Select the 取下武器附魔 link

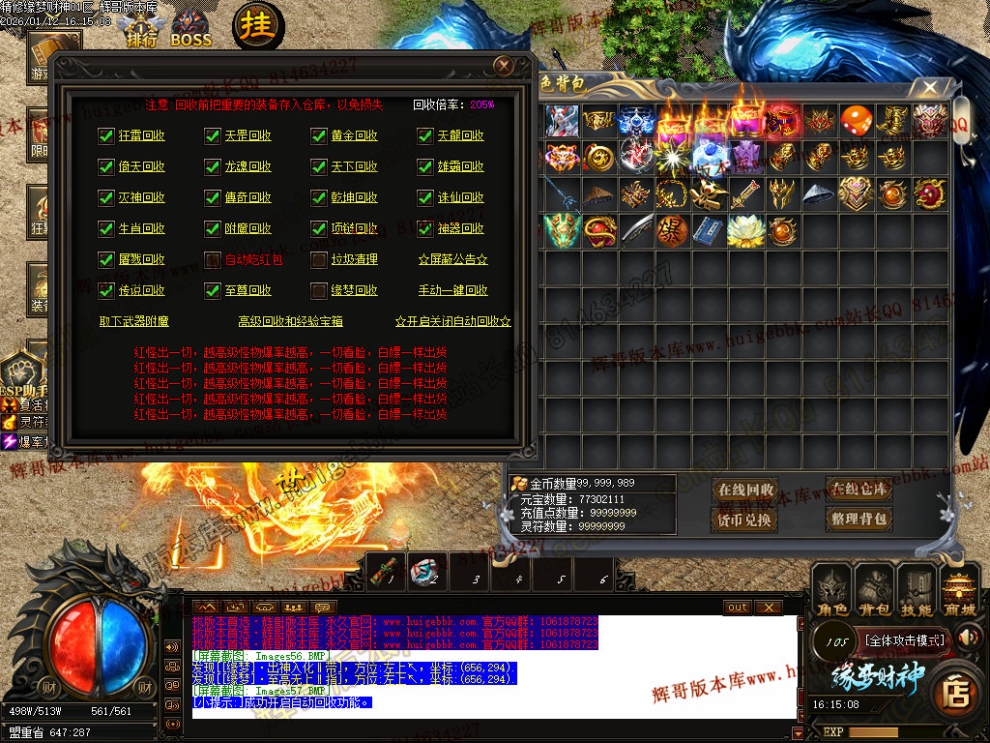(134, 322)
